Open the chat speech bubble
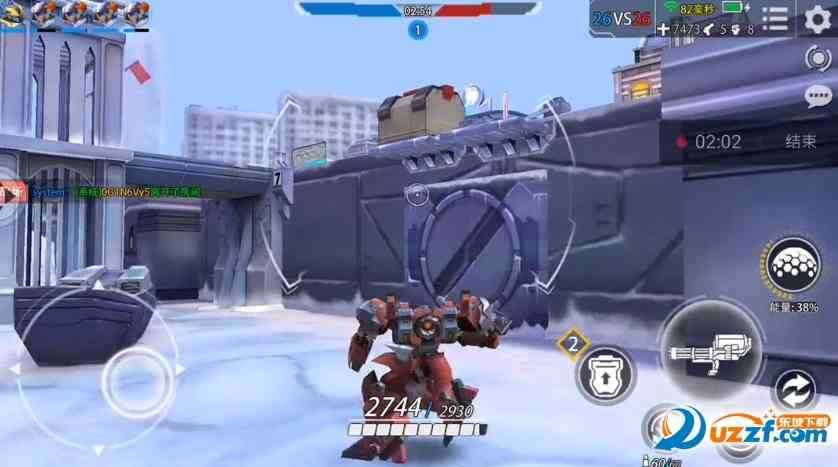Screen dimensions: 838x467 817,96
